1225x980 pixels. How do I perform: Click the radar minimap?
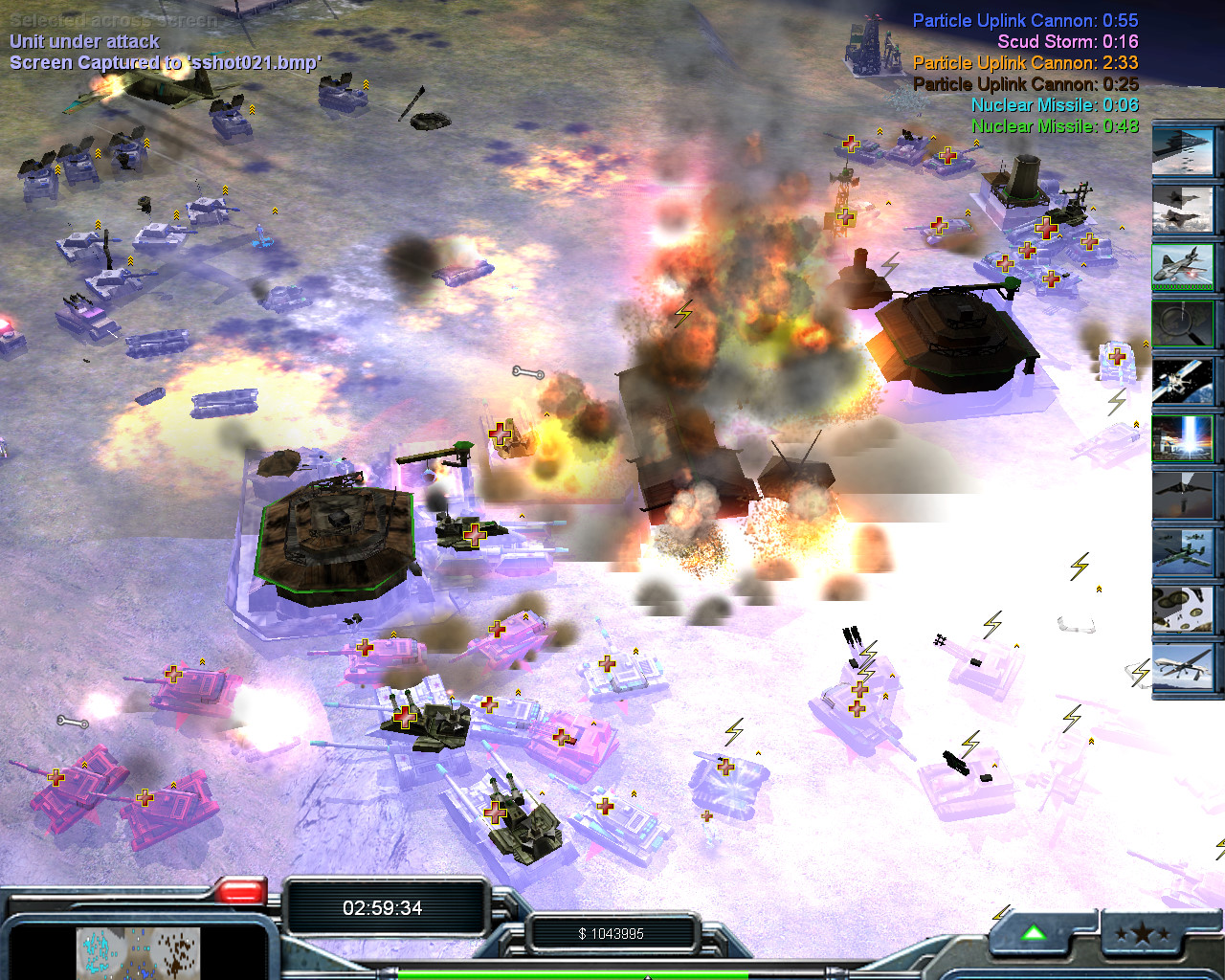click(x=139, y=953)
